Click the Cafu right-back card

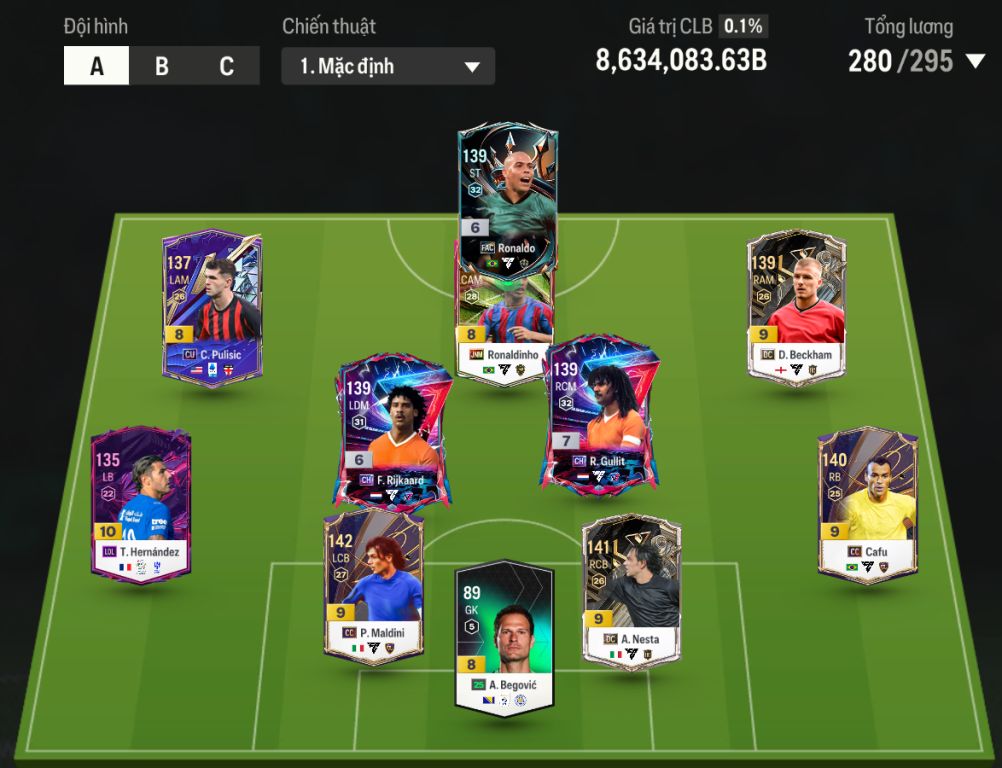point(867,505)
